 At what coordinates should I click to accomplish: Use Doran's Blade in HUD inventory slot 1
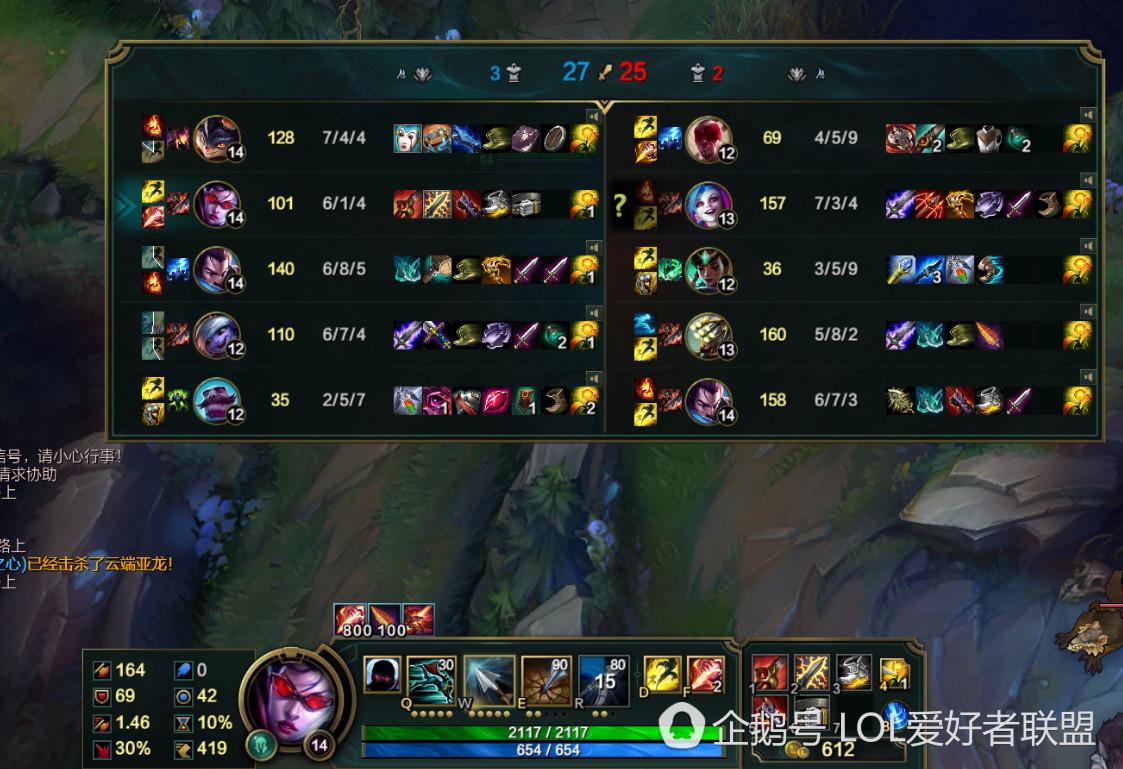click(x=770, y=673)
